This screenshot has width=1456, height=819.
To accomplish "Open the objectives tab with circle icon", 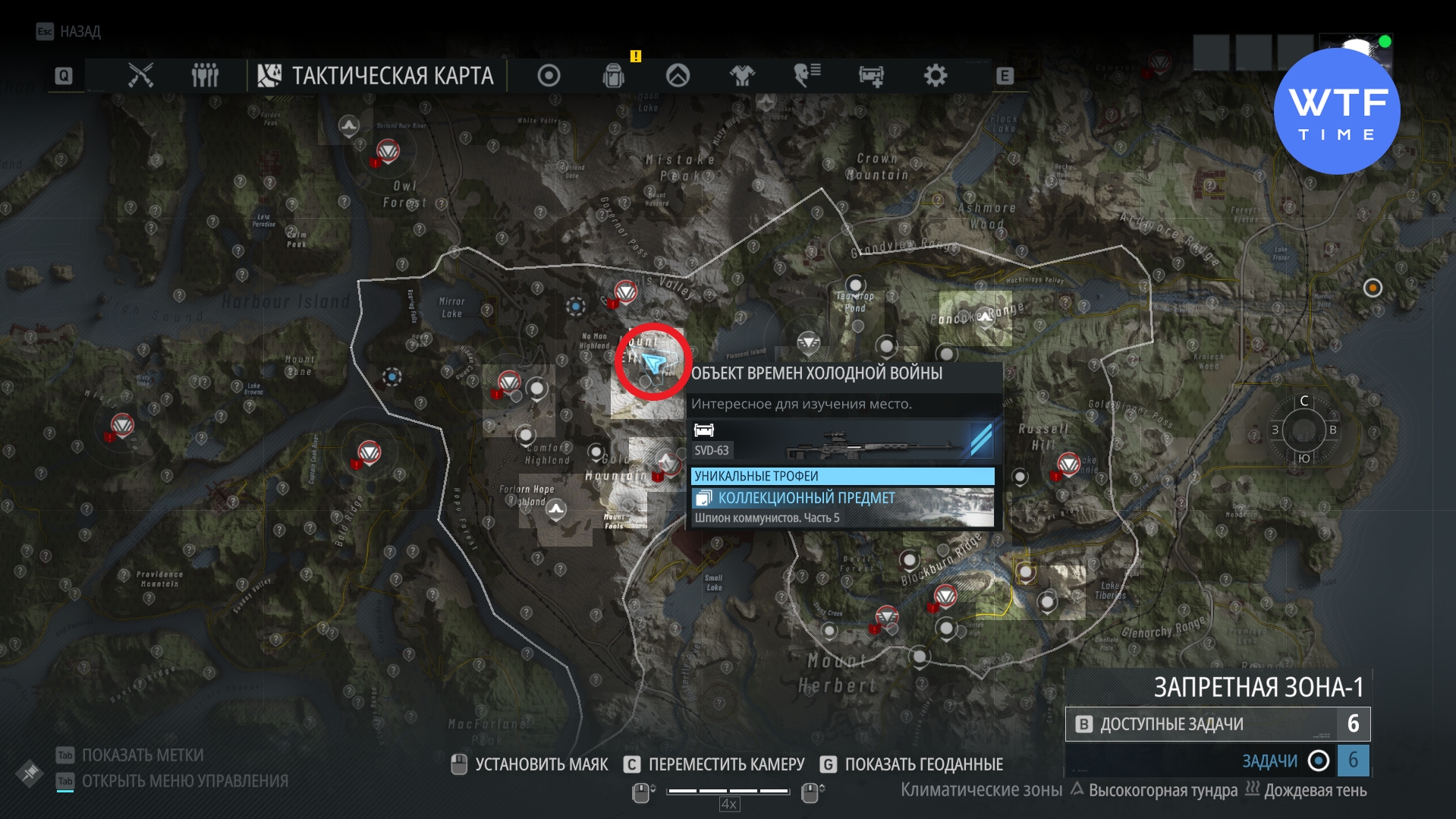I will (549, 76).
